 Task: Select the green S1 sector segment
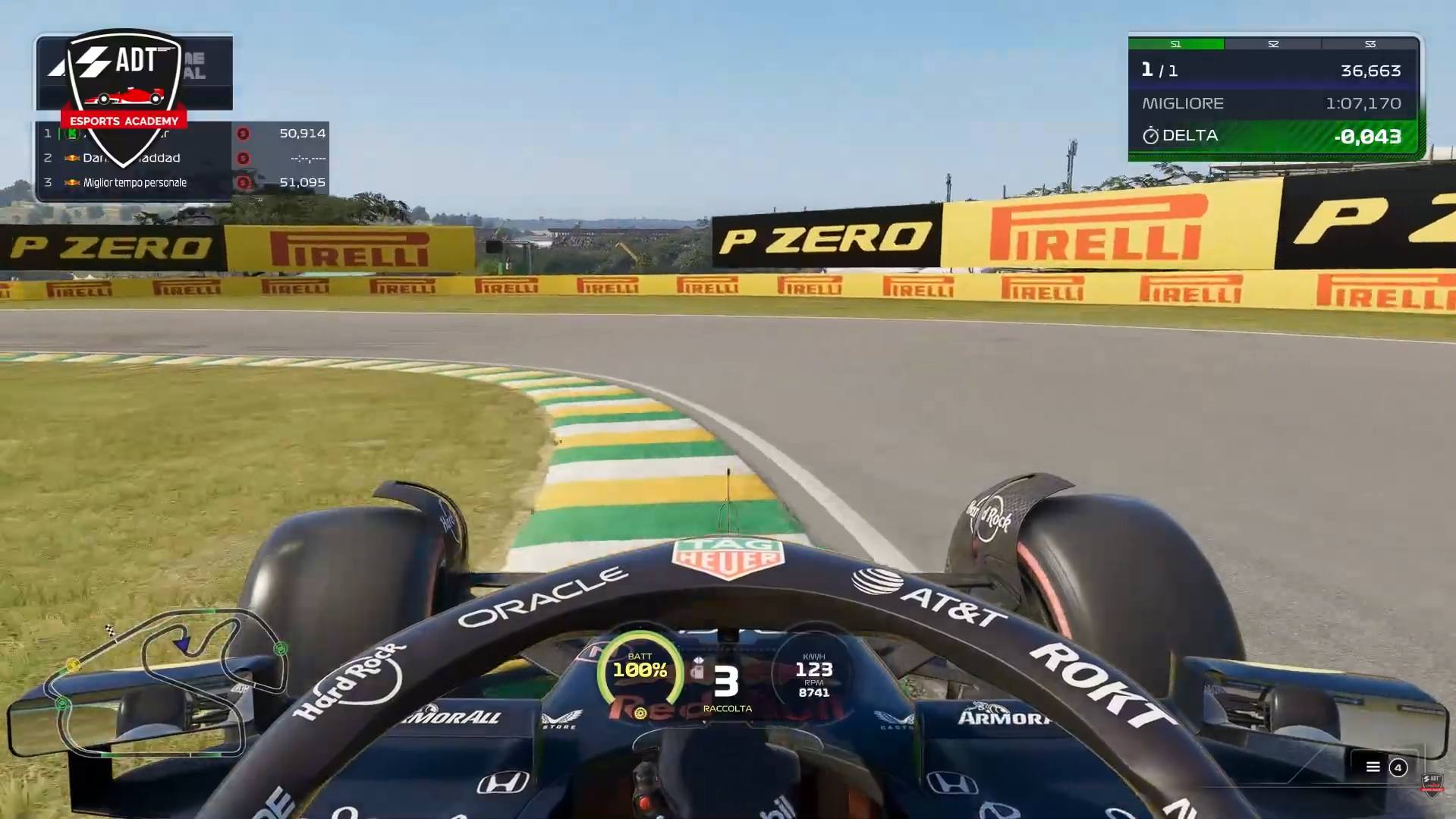click(x=1175, y=44)
